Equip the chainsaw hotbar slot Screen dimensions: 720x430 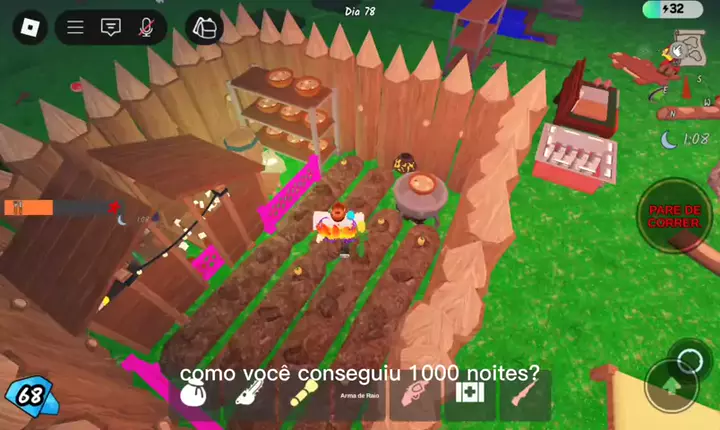pyautogui.click(x=247, y=397)
